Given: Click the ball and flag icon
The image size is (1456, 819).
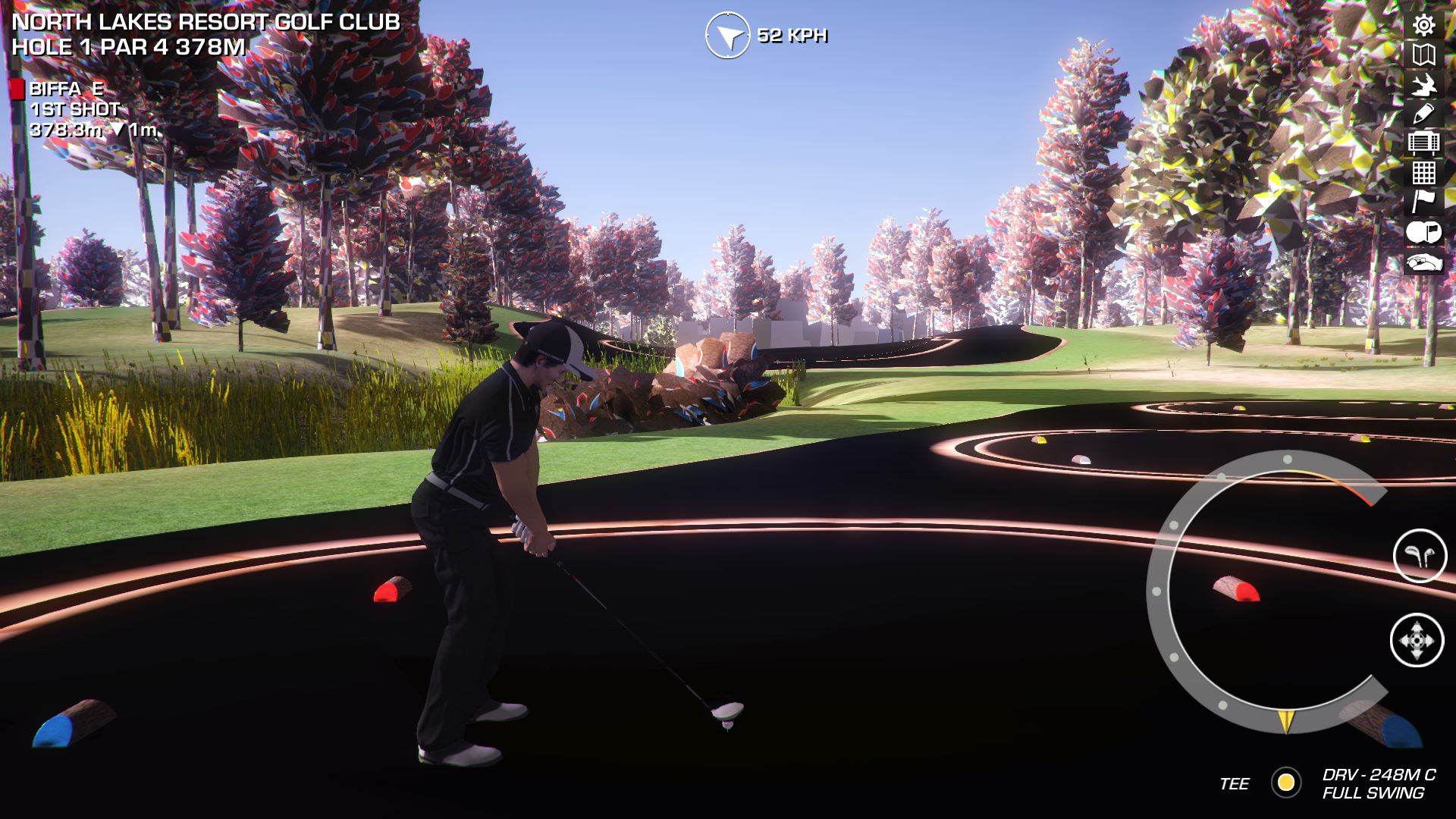Looking at the screenshot, I should [x=1423, y=232].
